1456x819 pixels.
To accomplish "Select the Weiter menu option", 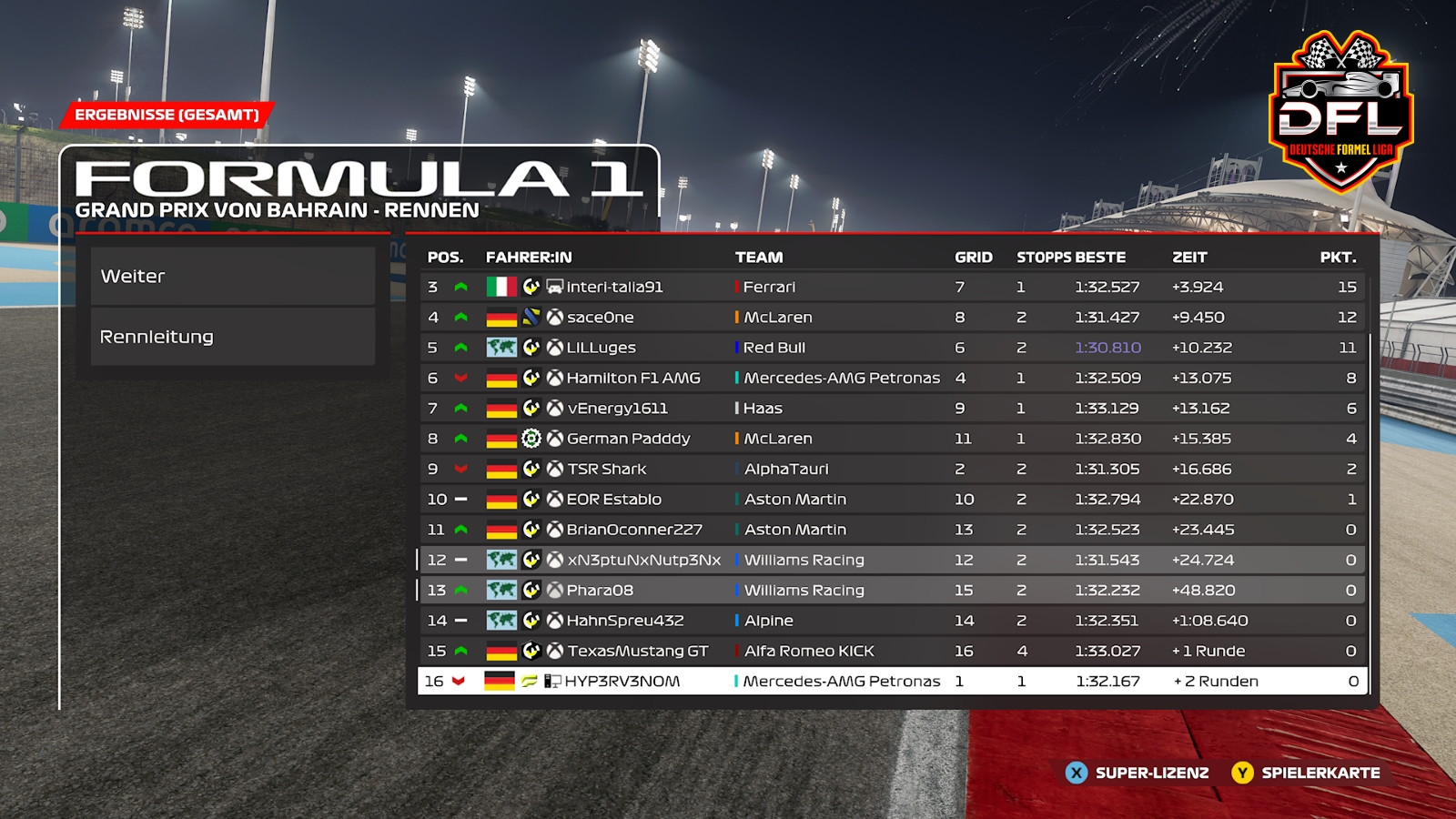I will click(232, 277).
